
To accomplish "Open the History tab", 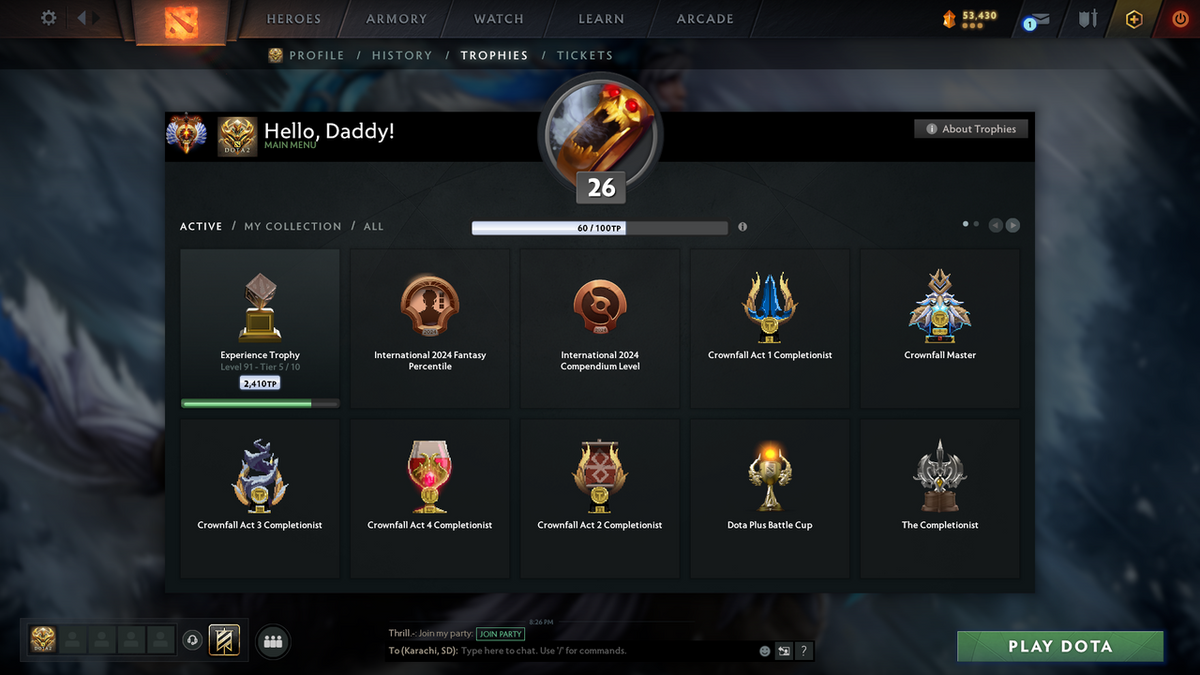I will pos(402,56).
